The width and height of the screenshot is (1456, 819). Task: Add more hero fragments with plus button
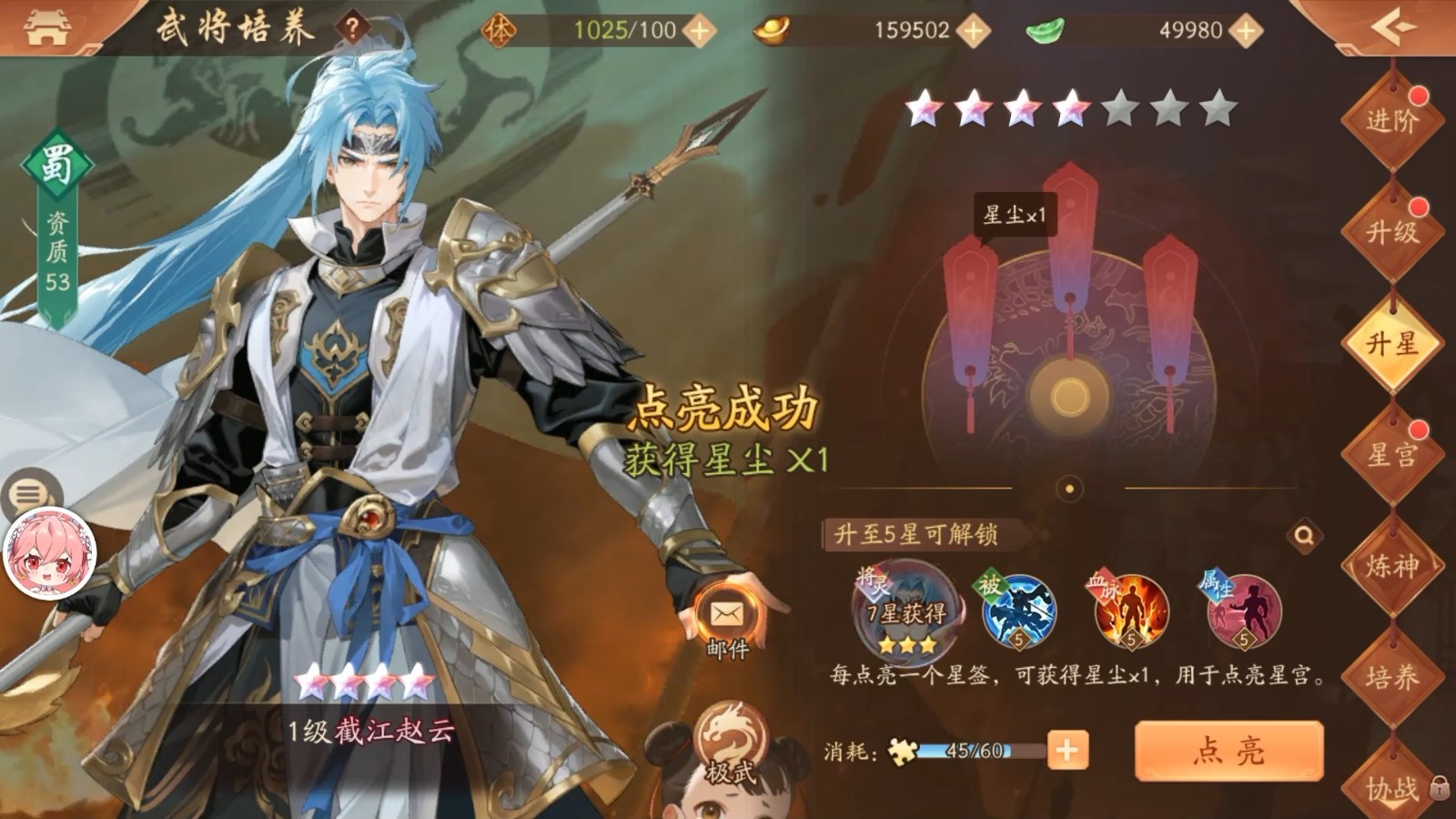click(1067, 751)
